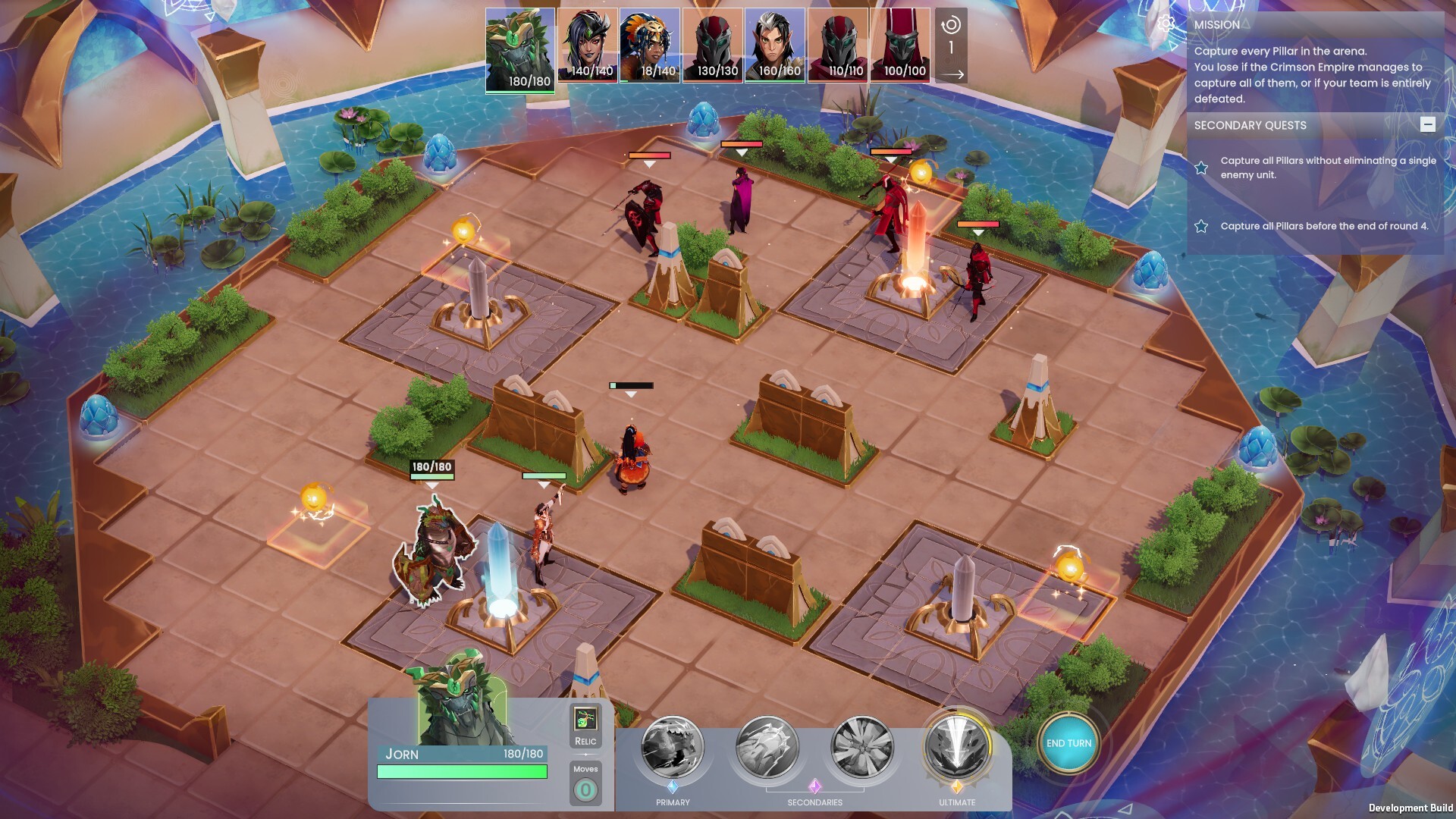Pick the 140/140 horned woman turn portrait
The height and width of the screenshot is (819, 1456).
[588, 45]
